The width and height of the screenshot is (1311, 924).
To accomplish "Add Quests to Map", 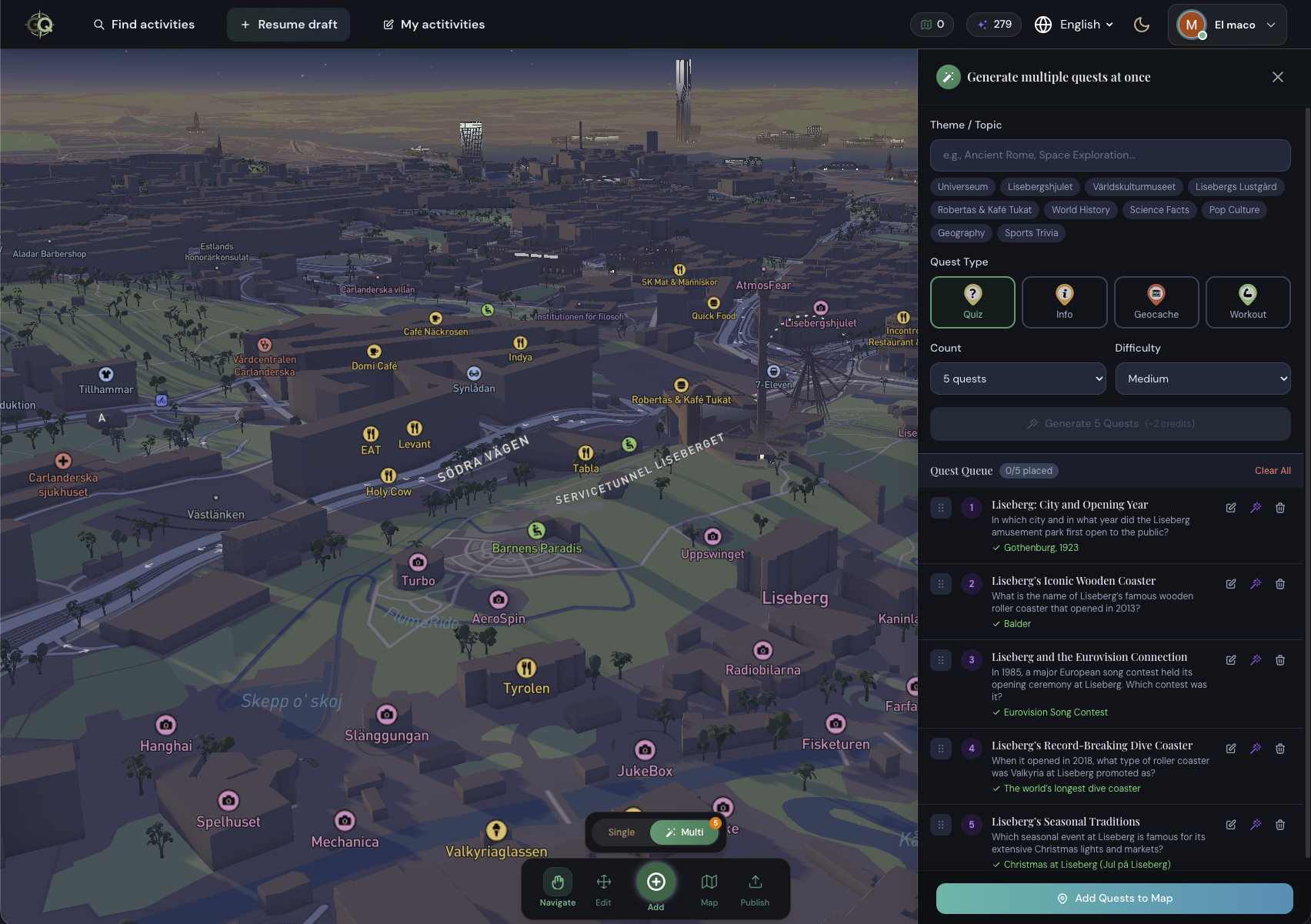I will [1114, 899].
